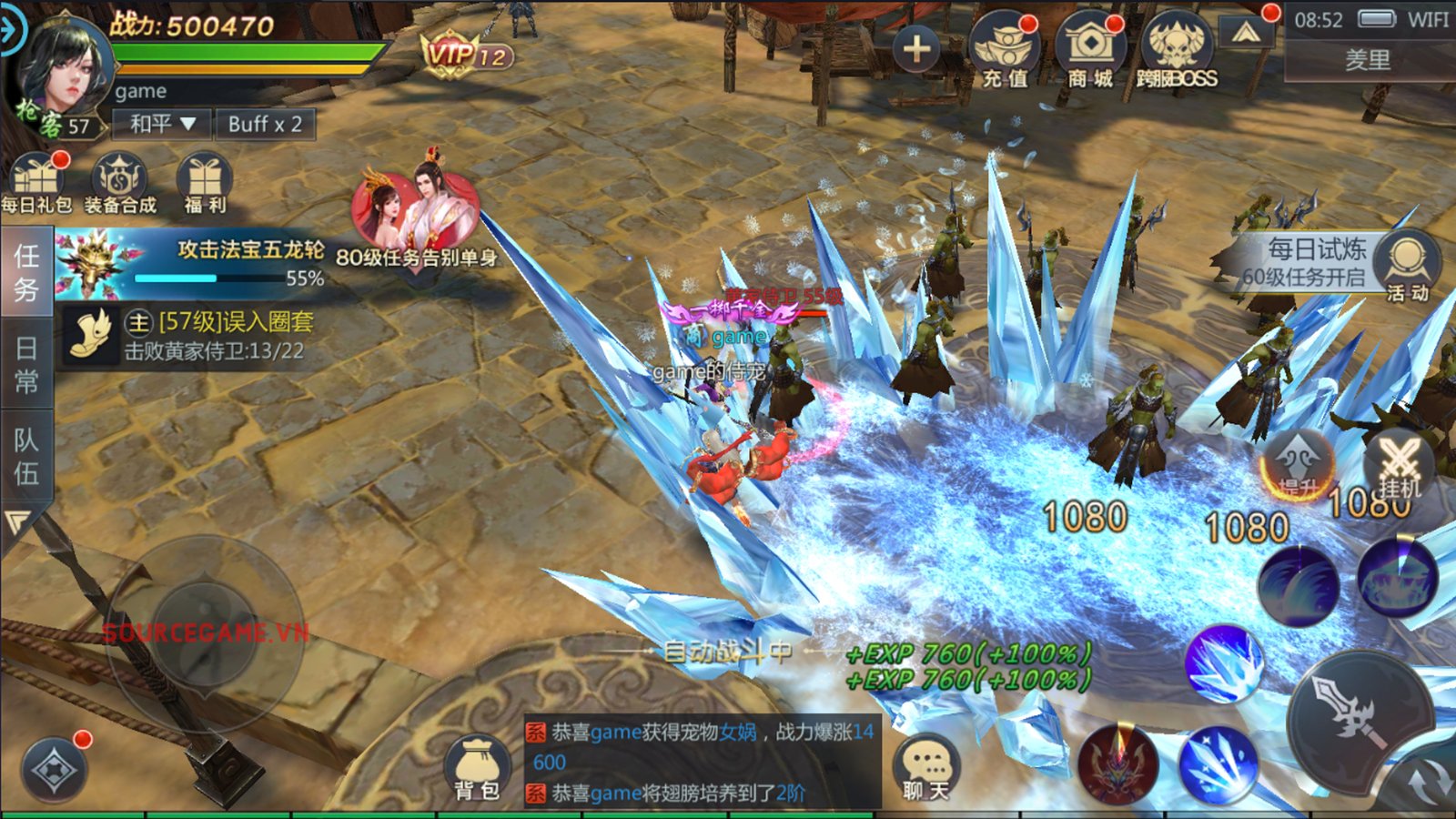Open the 充值 recharge shop

pyautogui.click(x=1004, y=51)
